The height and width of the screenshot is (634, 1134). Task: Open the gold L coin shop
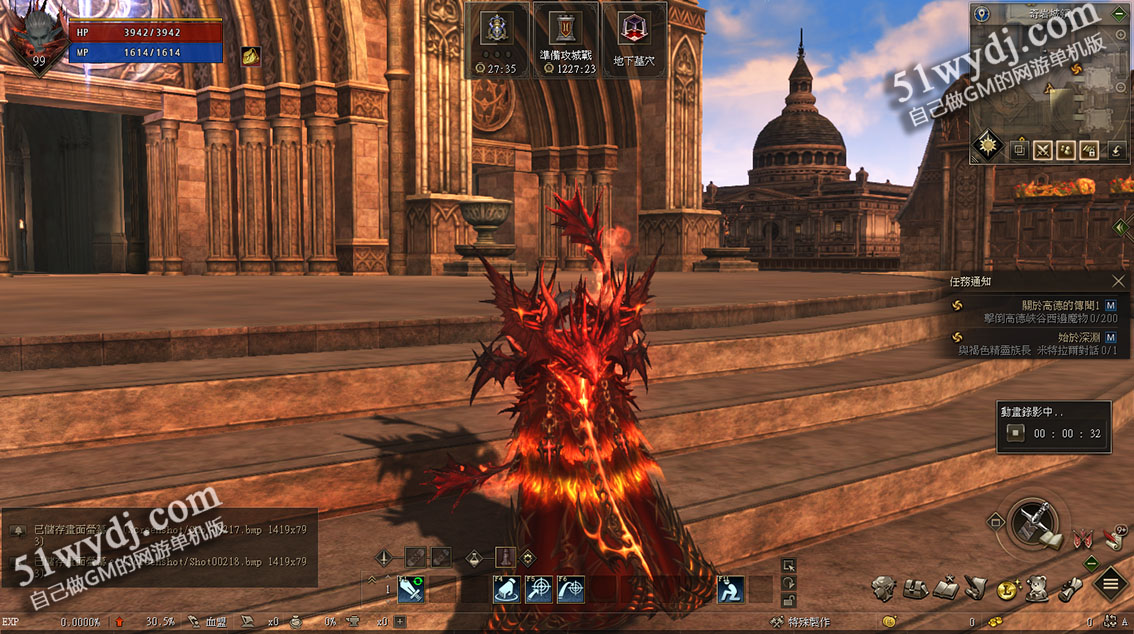tap(1007, 588)
